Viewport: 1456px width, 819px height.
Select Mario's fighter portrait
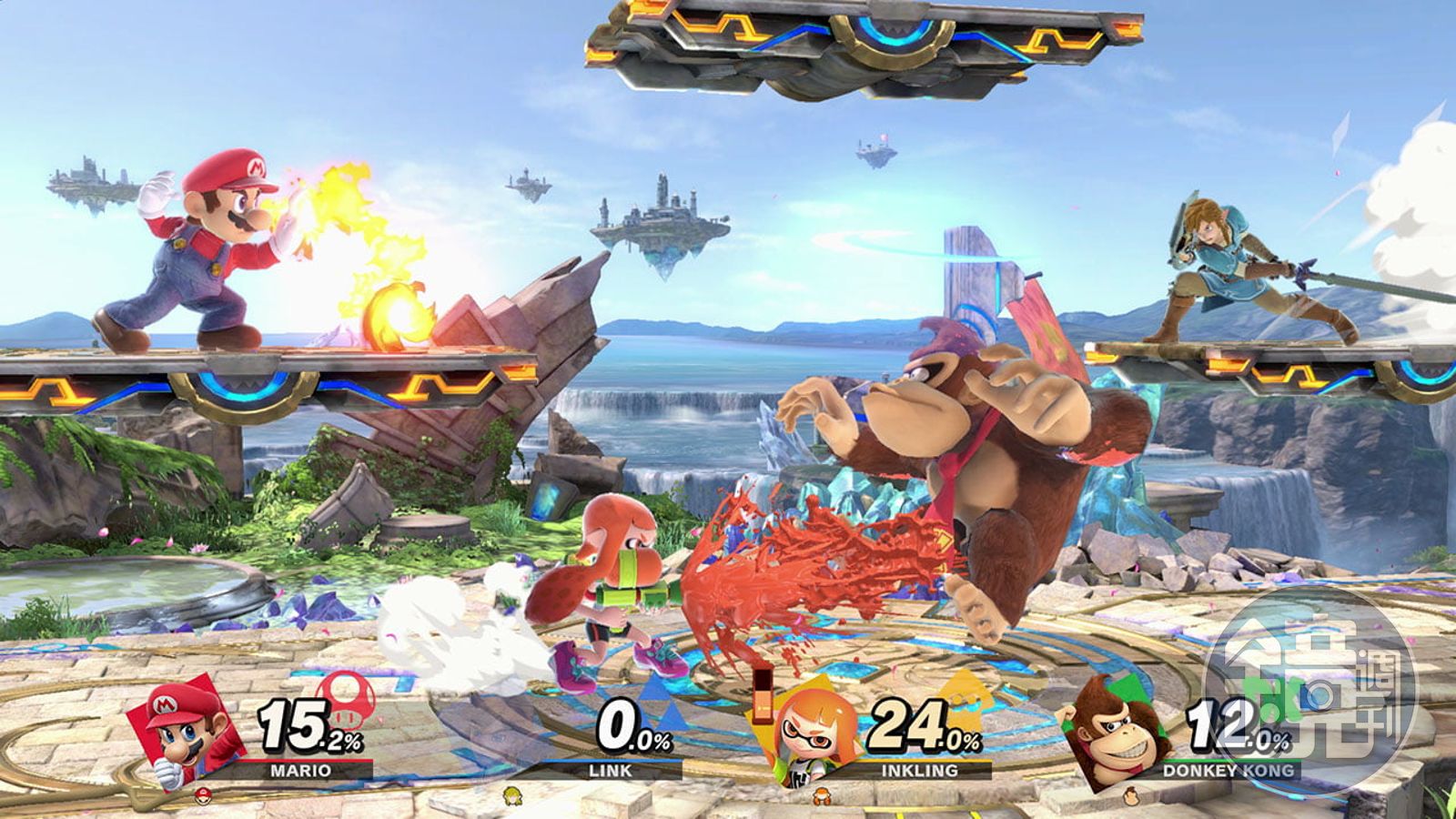click(185, 733)
